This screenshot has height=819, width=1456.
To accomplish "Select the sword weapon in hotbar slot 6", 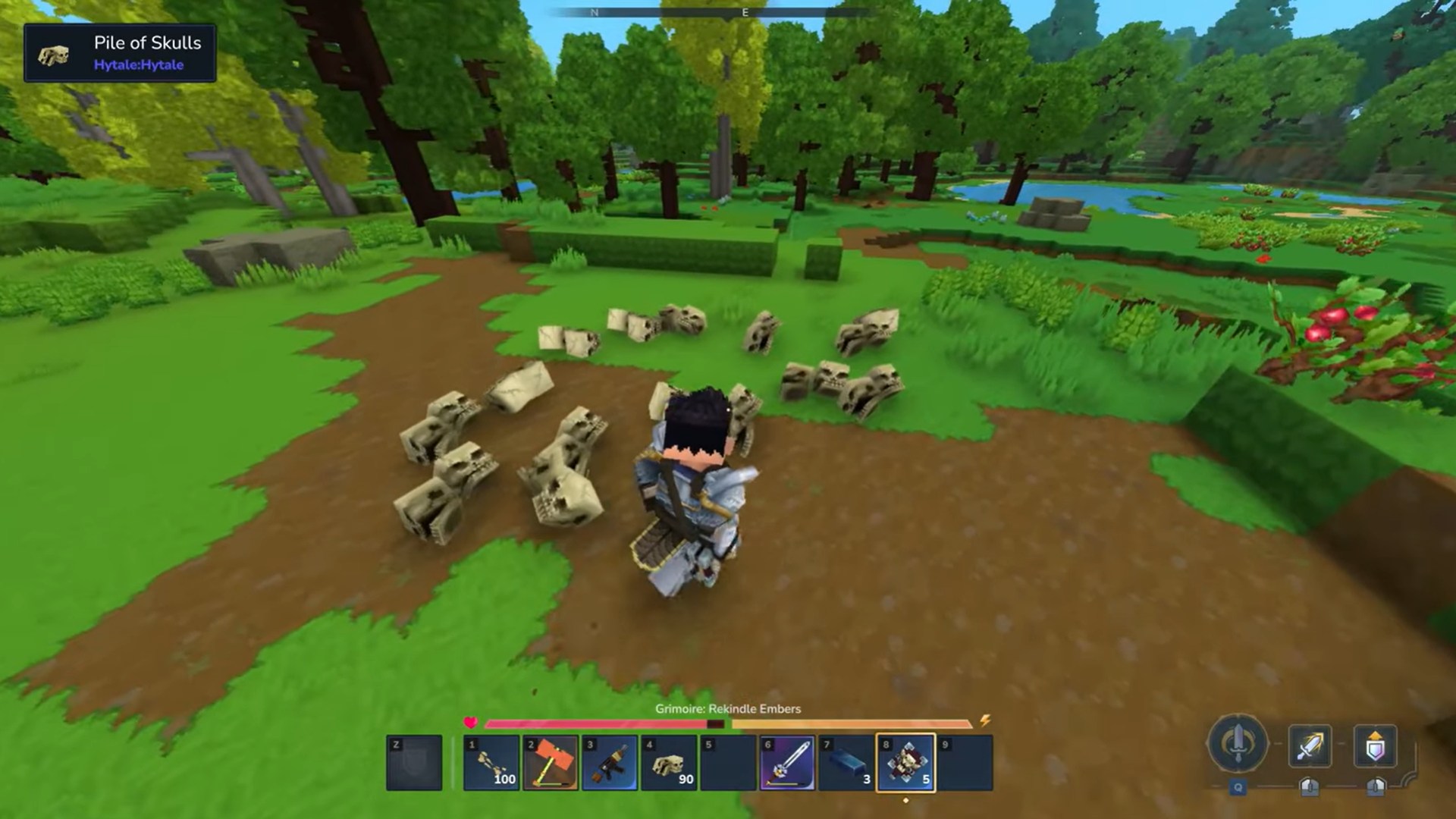I will coord(789,762).
